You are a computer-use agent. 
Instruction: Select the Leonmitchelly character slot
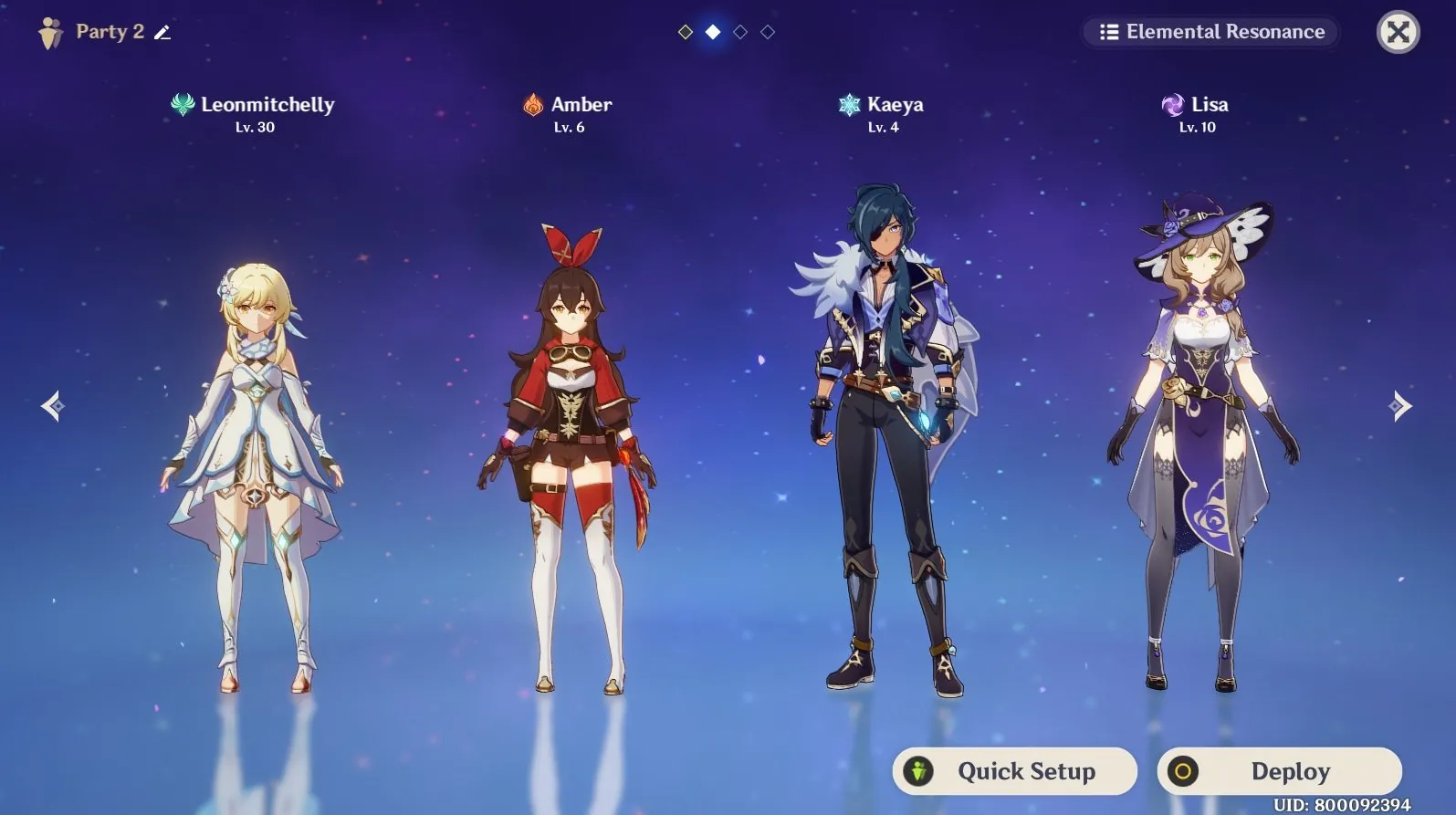(x=255, y=456)
